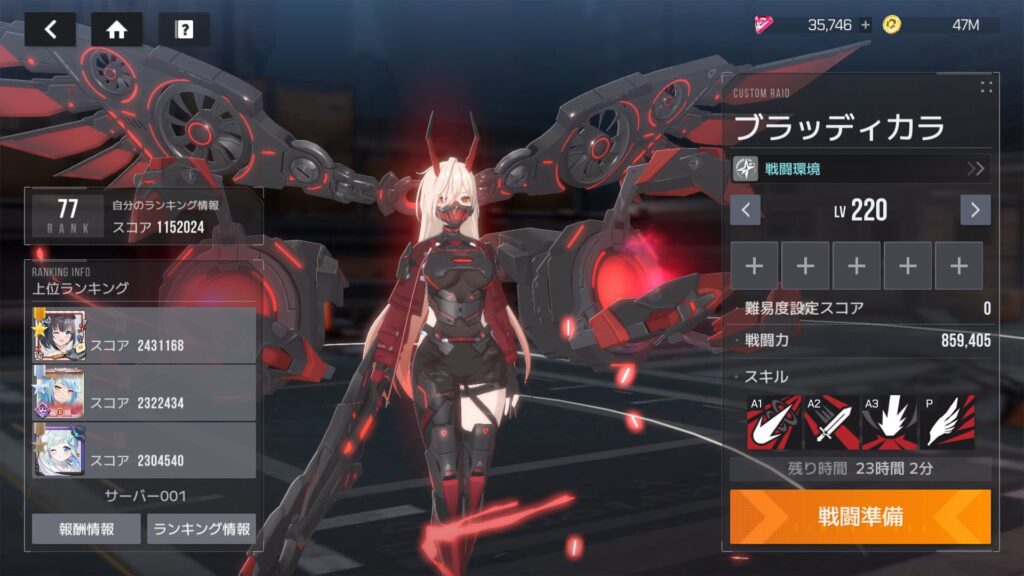1024x576 pixels.
Task: Select the ranking entry with score 2322434
Action: click(x=145, y=392)
